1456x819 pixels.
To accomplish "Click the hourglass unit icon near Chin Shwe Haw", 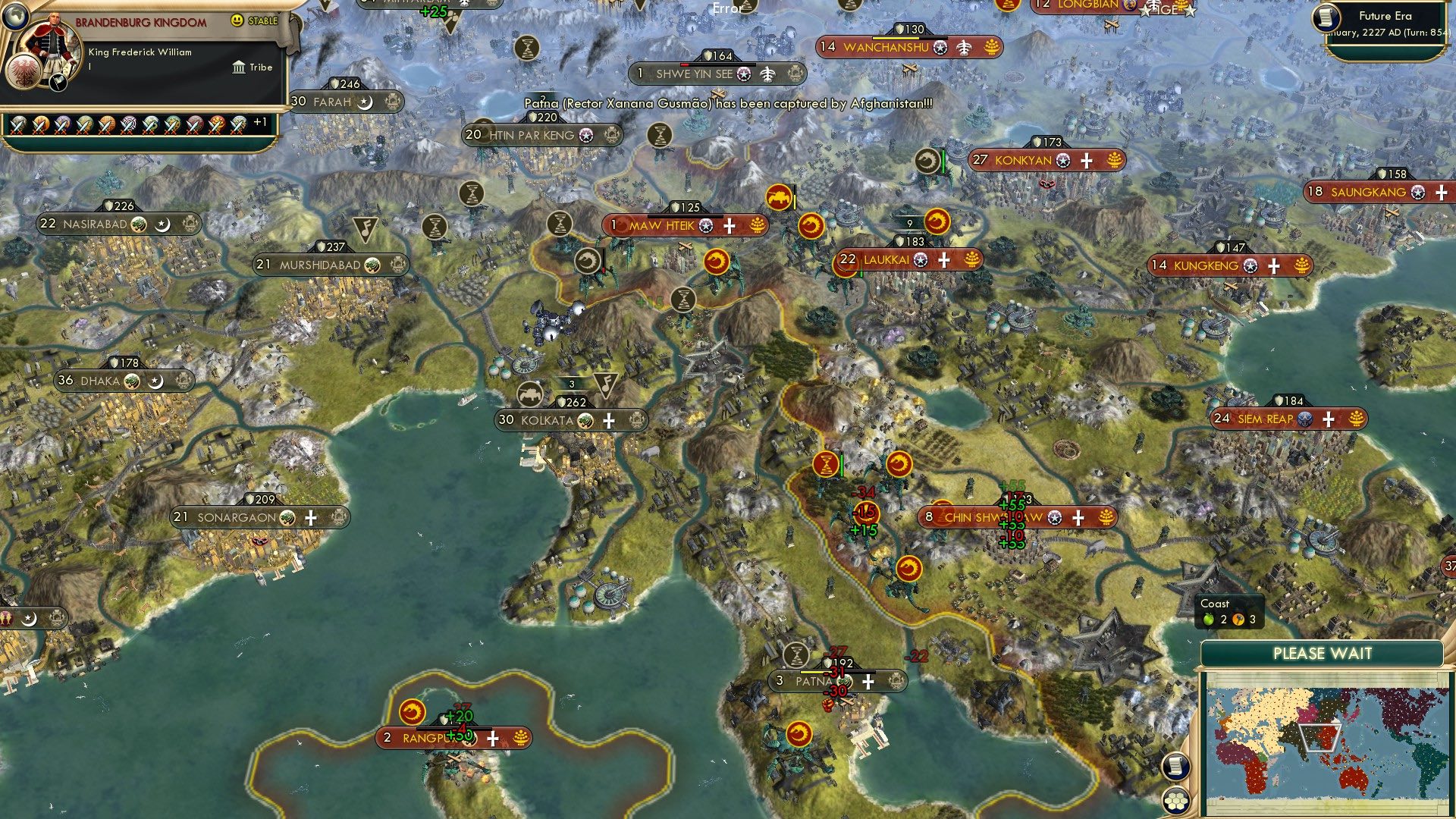I will (x=827, y=463).
